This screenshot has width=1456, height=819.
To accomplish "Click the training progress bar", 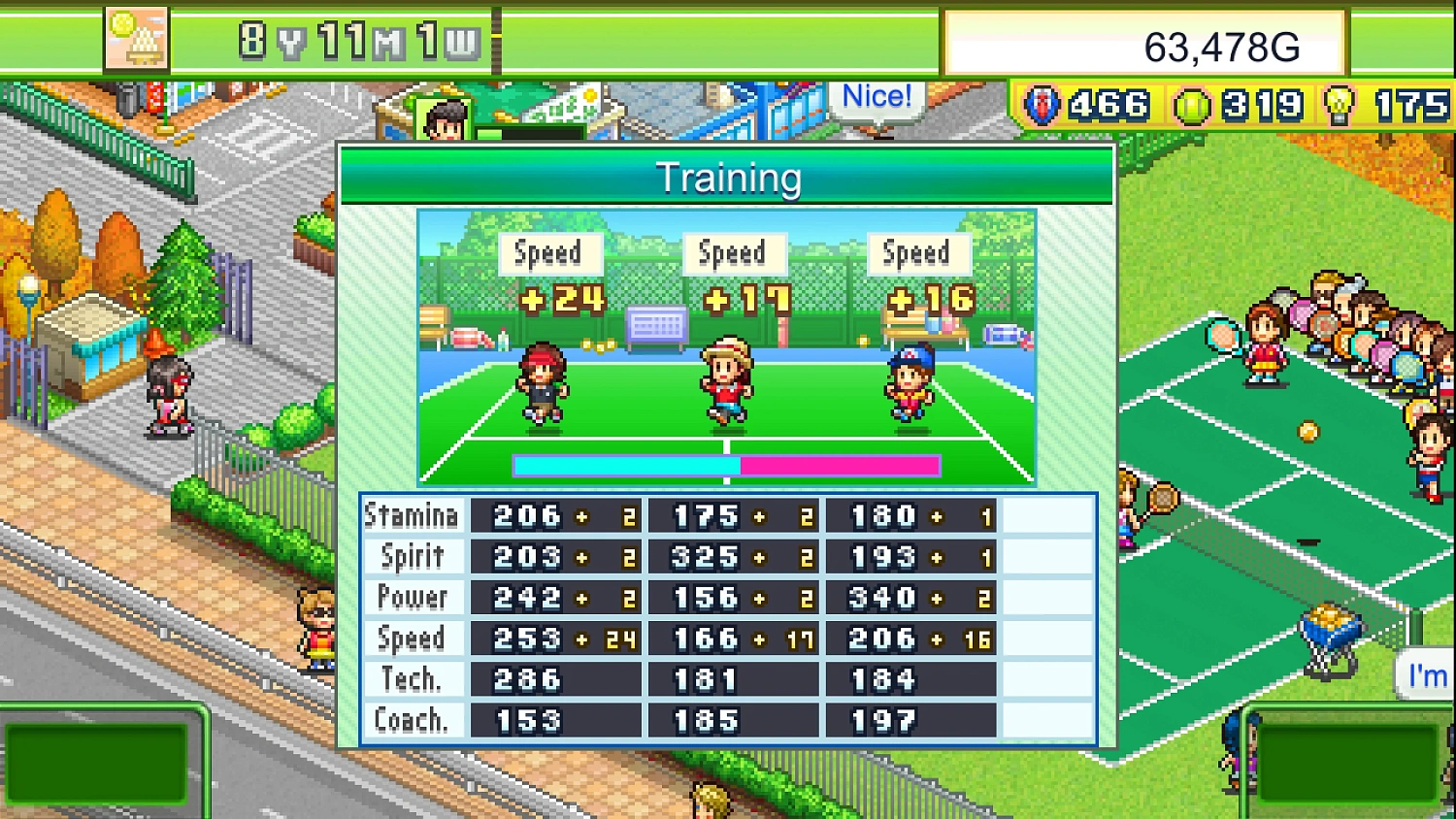I will [x=726, y=465].
